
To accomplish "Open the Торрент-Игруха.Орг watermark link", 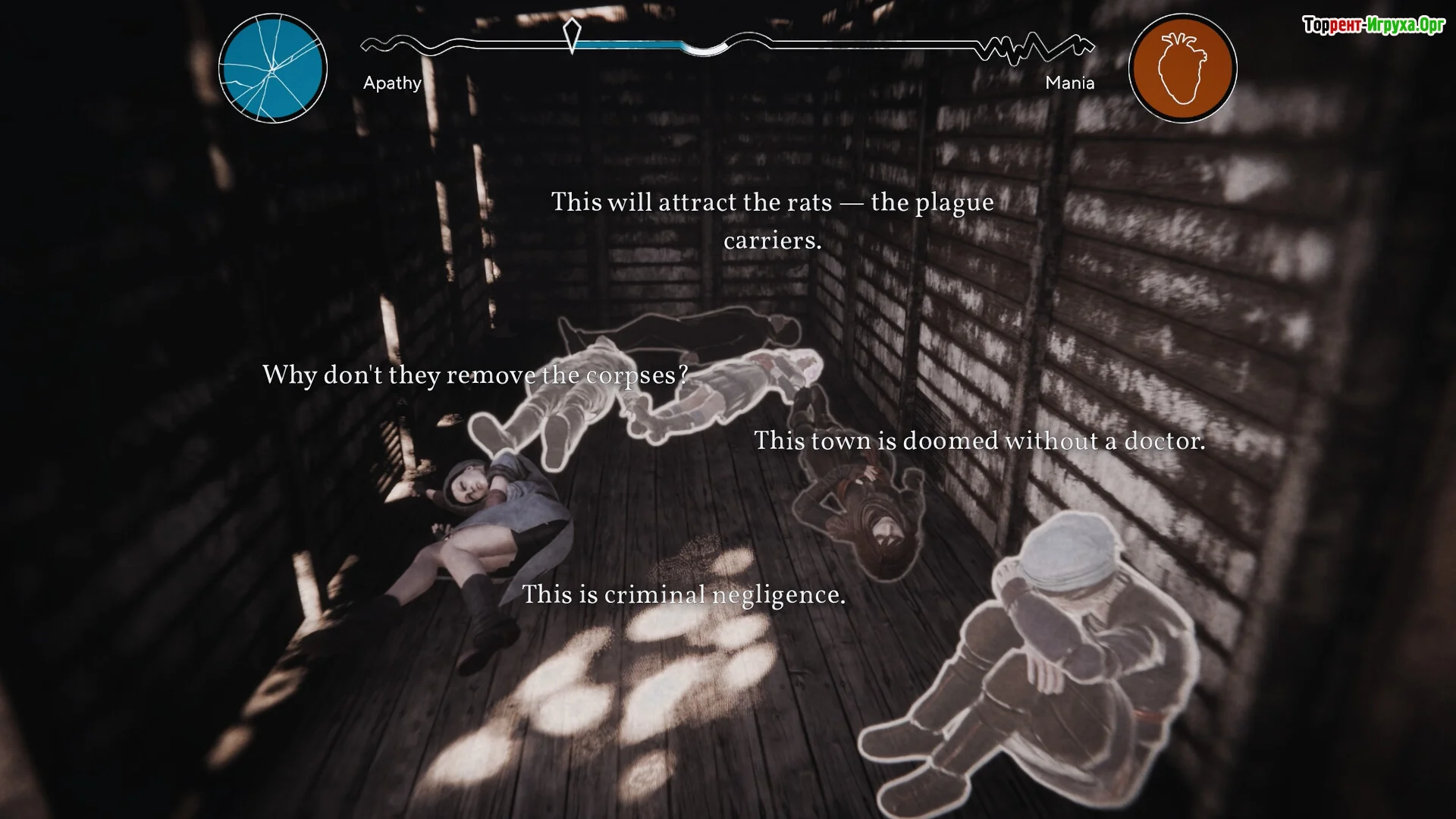I will point(1373,25).
